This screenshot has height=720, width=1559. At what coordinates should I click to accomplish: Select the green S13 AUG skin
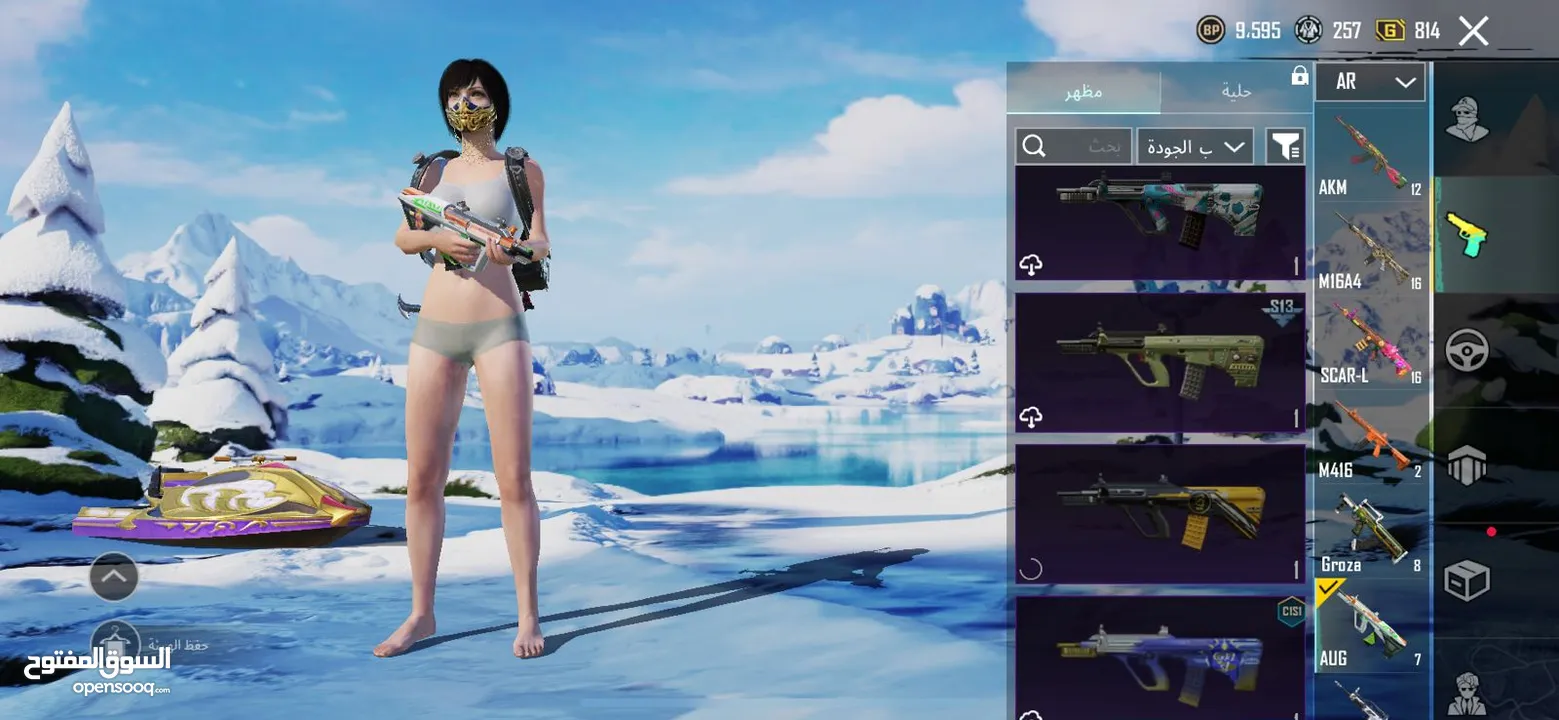[1160, 362]
